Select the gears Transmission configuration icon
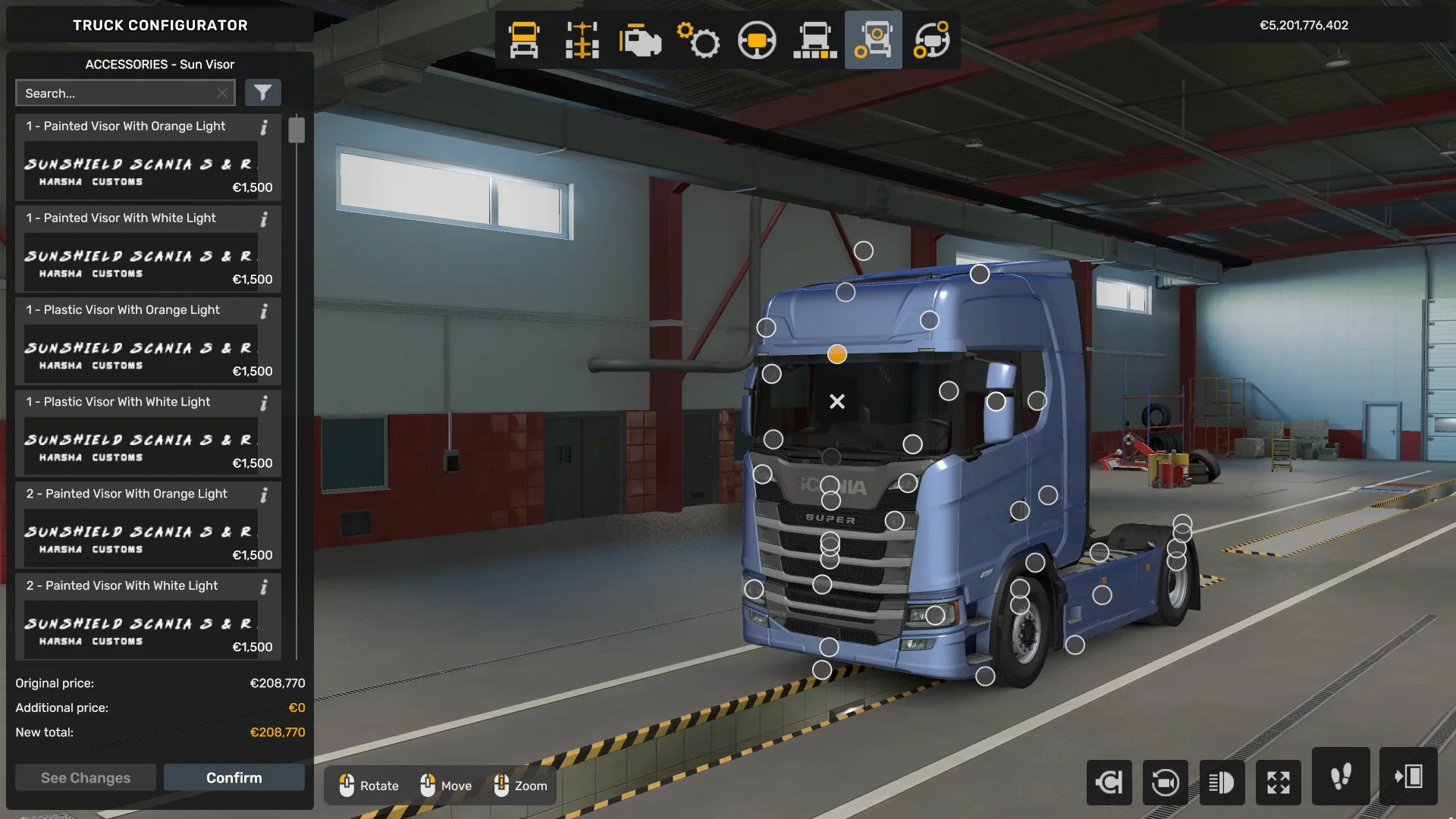Viewport: 1456px width, 819px height. tap(698, 39)
